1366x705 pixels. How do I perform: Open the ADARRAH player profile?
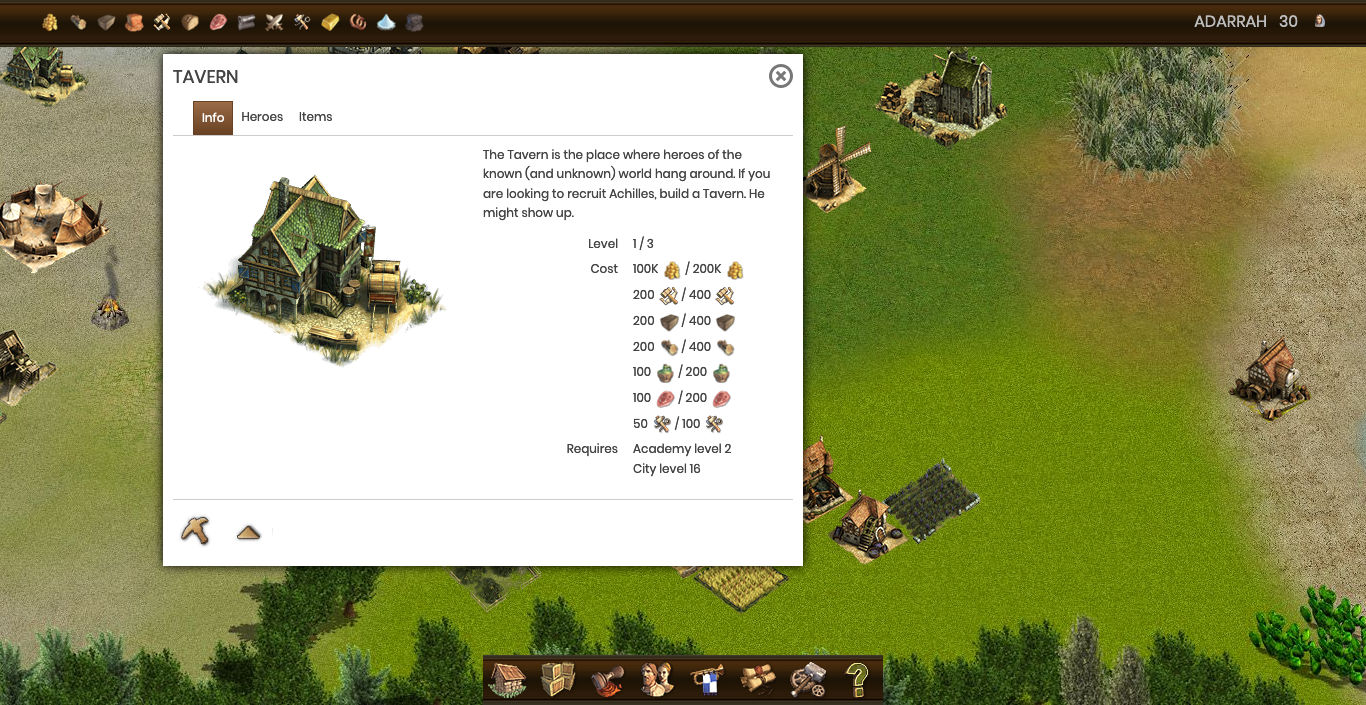(1230, 21)
